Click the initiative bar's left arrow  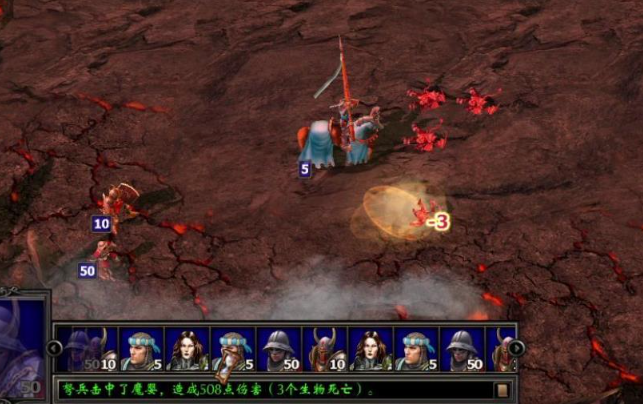(x=55, y=348)
